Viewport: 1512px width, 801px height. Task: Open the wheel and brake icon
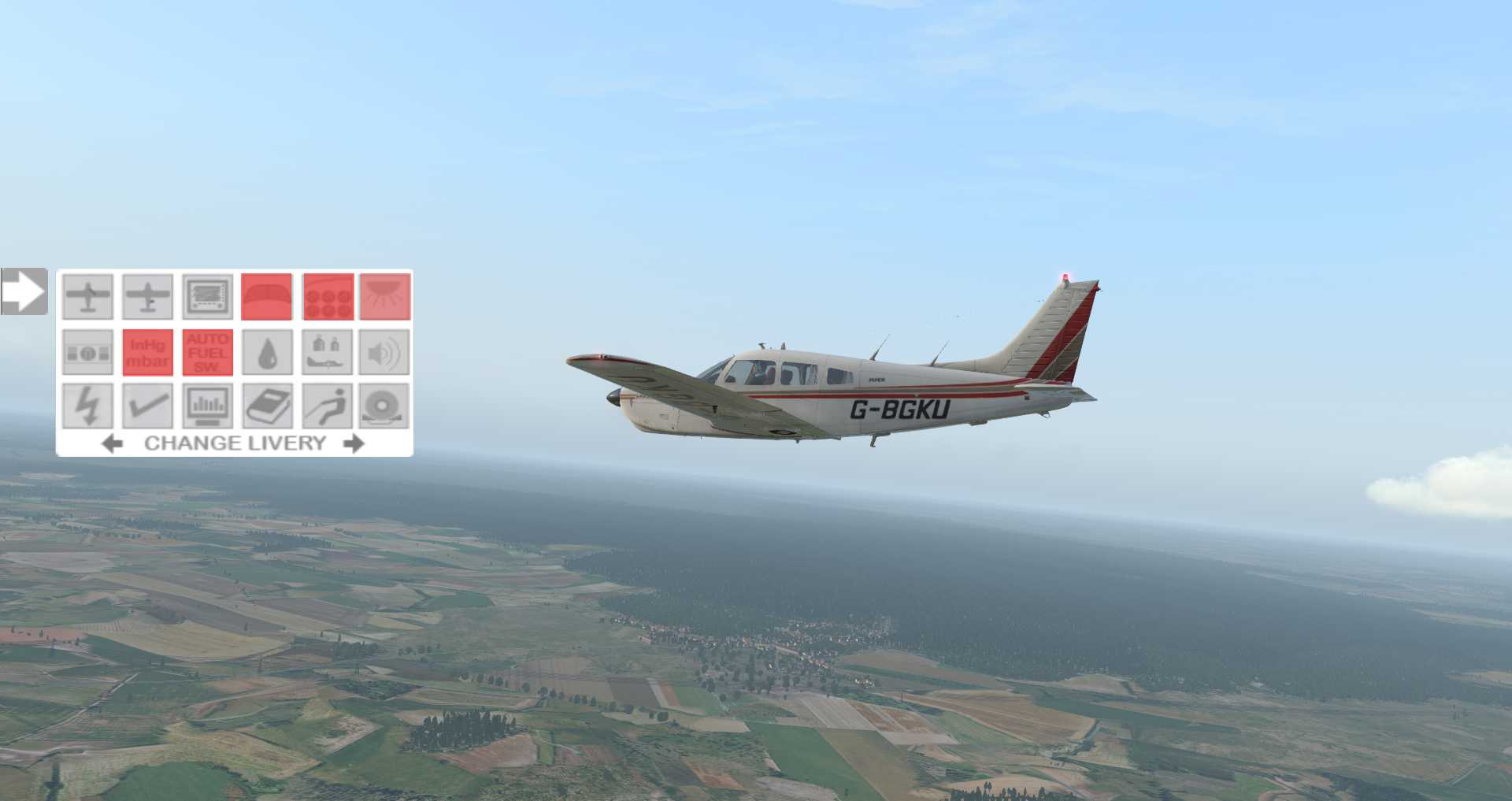click(385, 406)
